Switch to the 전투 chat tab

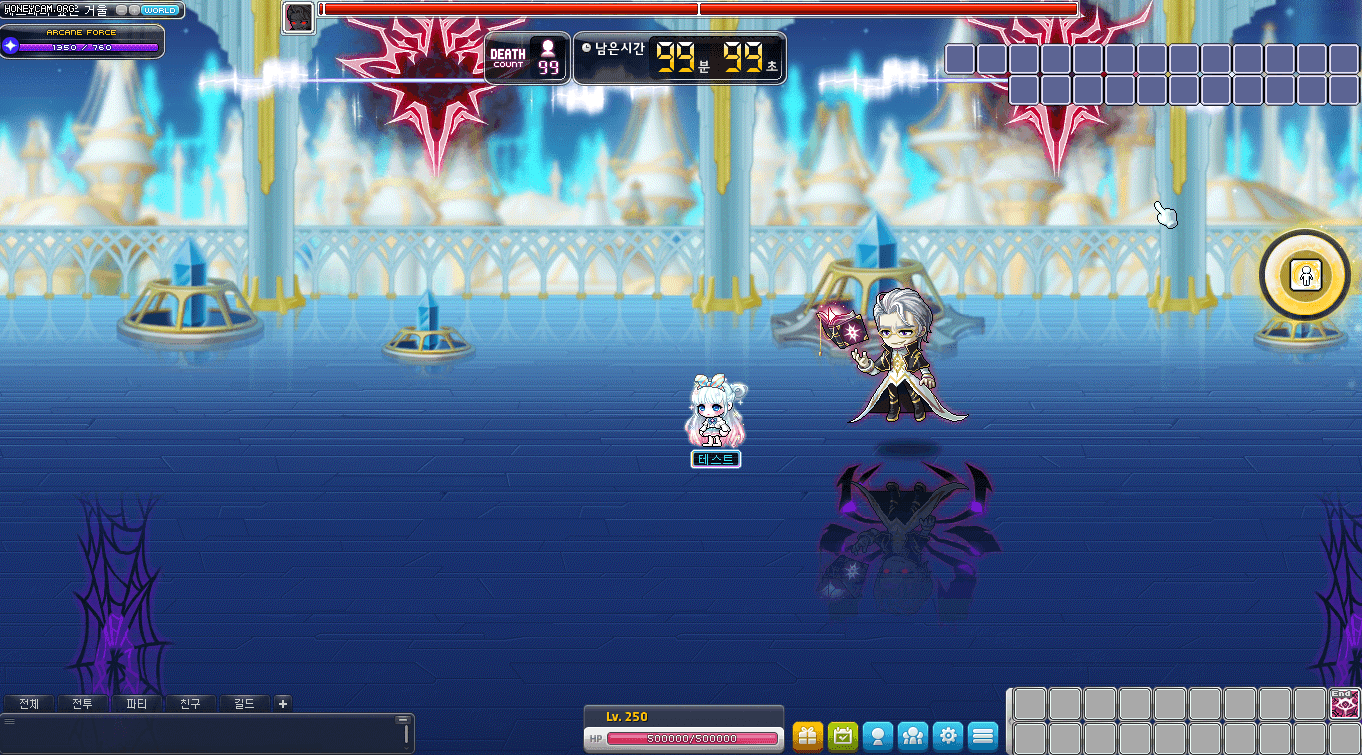pyautogui.click(x=83, y=704)
